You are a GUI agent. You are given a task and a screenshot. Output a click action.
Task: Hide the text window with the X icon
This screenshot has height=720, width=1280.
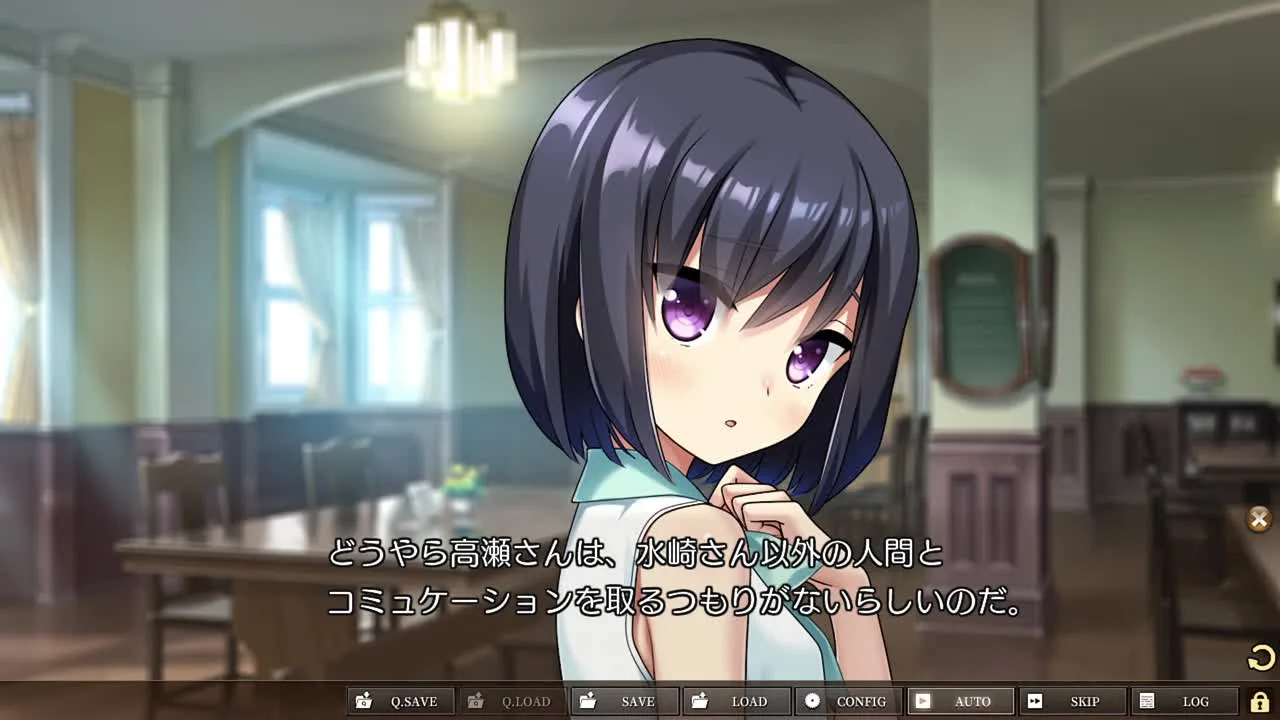pos(1259,519)
